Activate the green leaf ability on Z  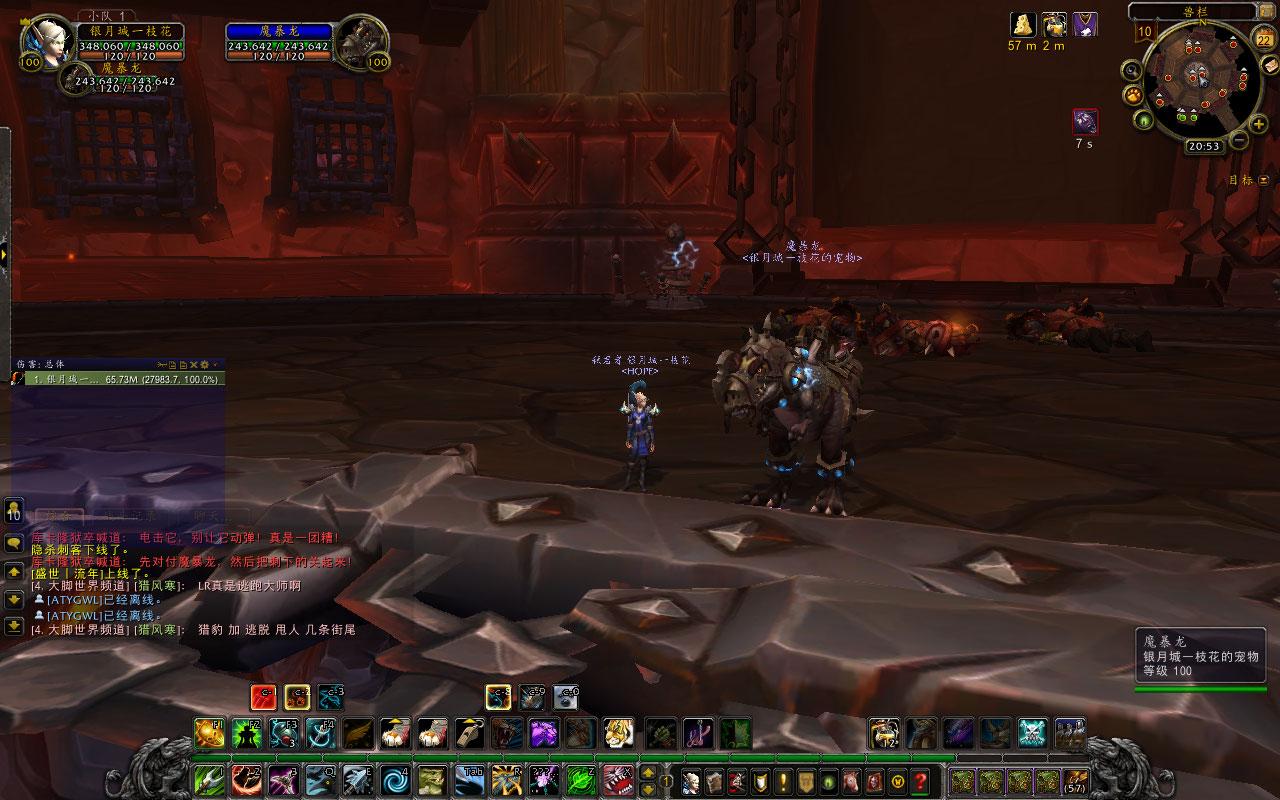click(580, 779)
